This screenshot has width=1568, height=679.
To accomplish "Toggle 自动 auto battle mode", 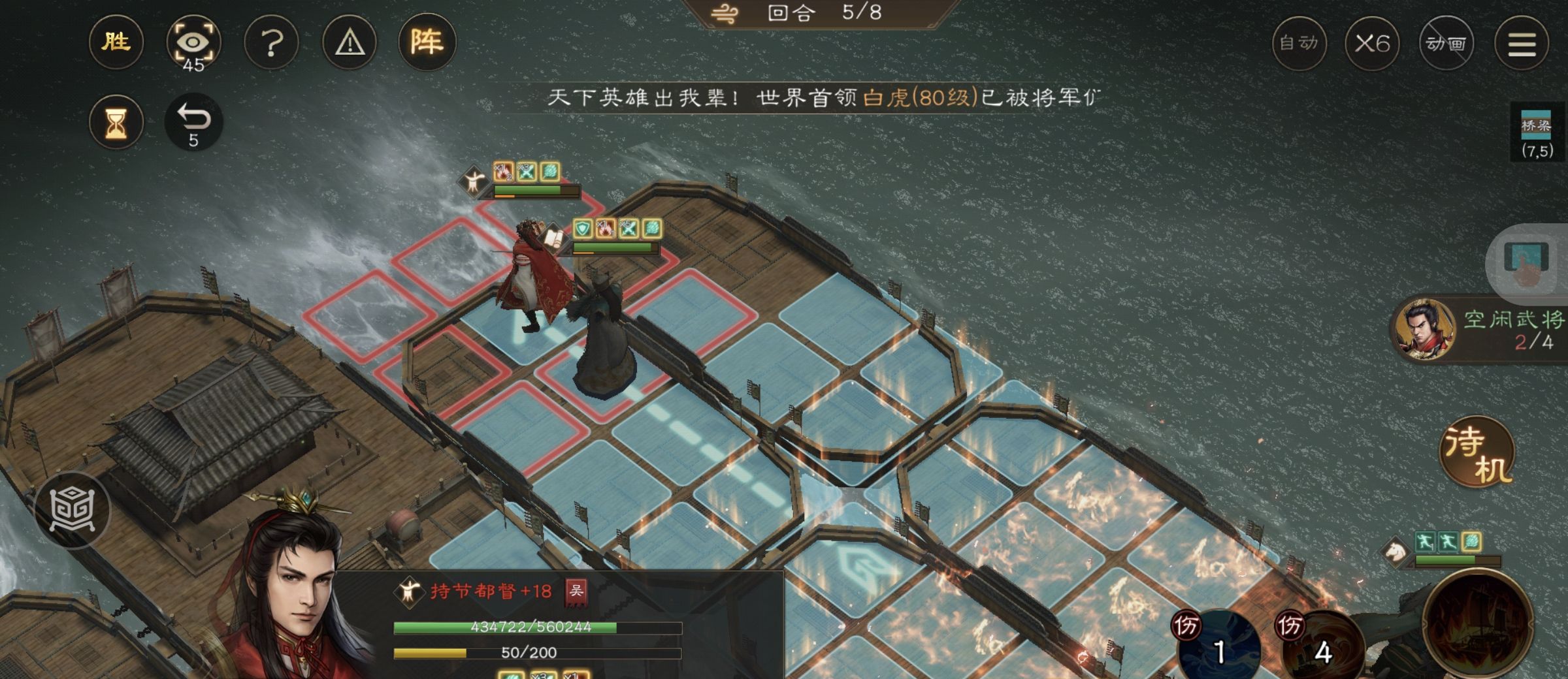I will point(1298,44).
